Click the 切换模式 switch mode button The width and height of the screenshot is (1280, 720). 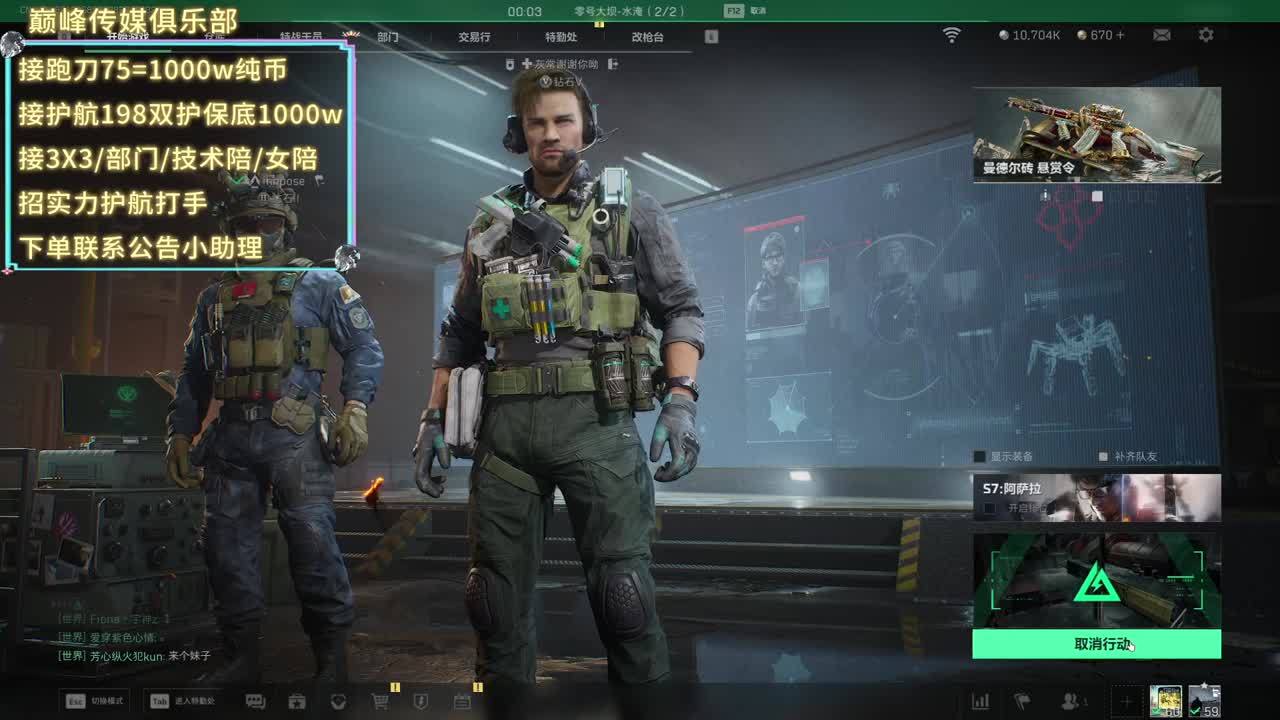click(x=92, y=701)
